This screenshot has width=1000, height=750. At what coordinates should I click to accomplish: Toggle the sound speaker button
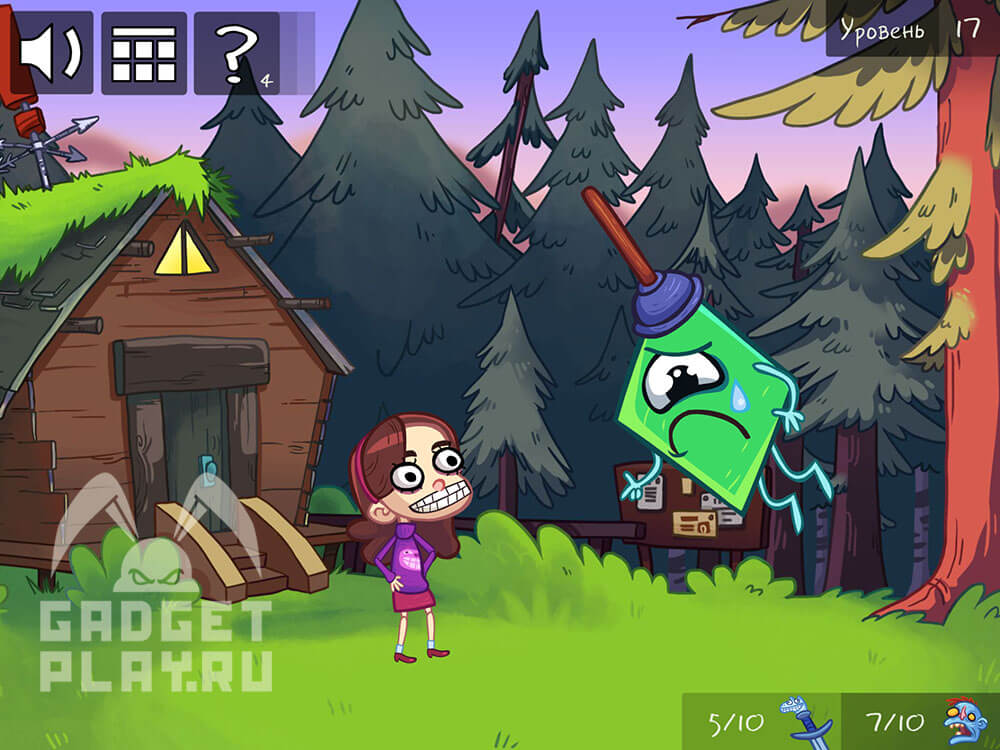(52, 53)
